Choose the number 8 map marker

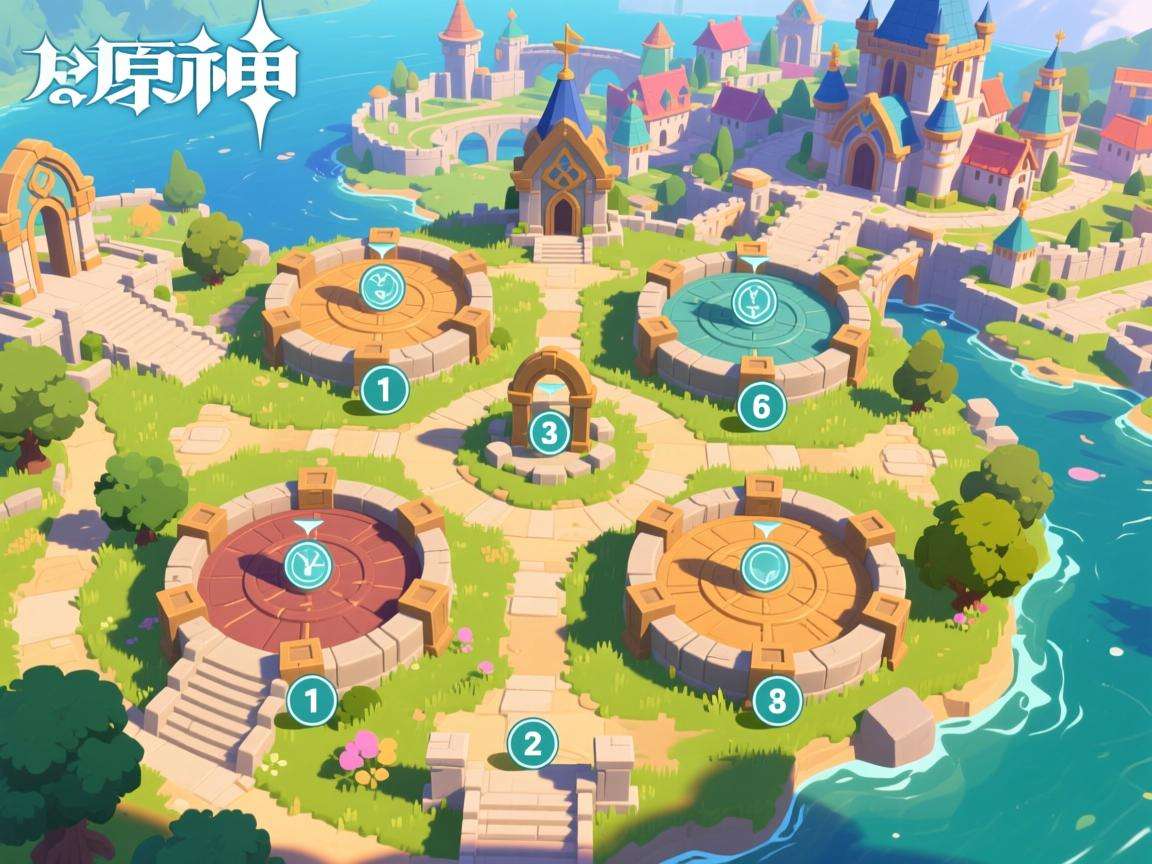(776, 702)
